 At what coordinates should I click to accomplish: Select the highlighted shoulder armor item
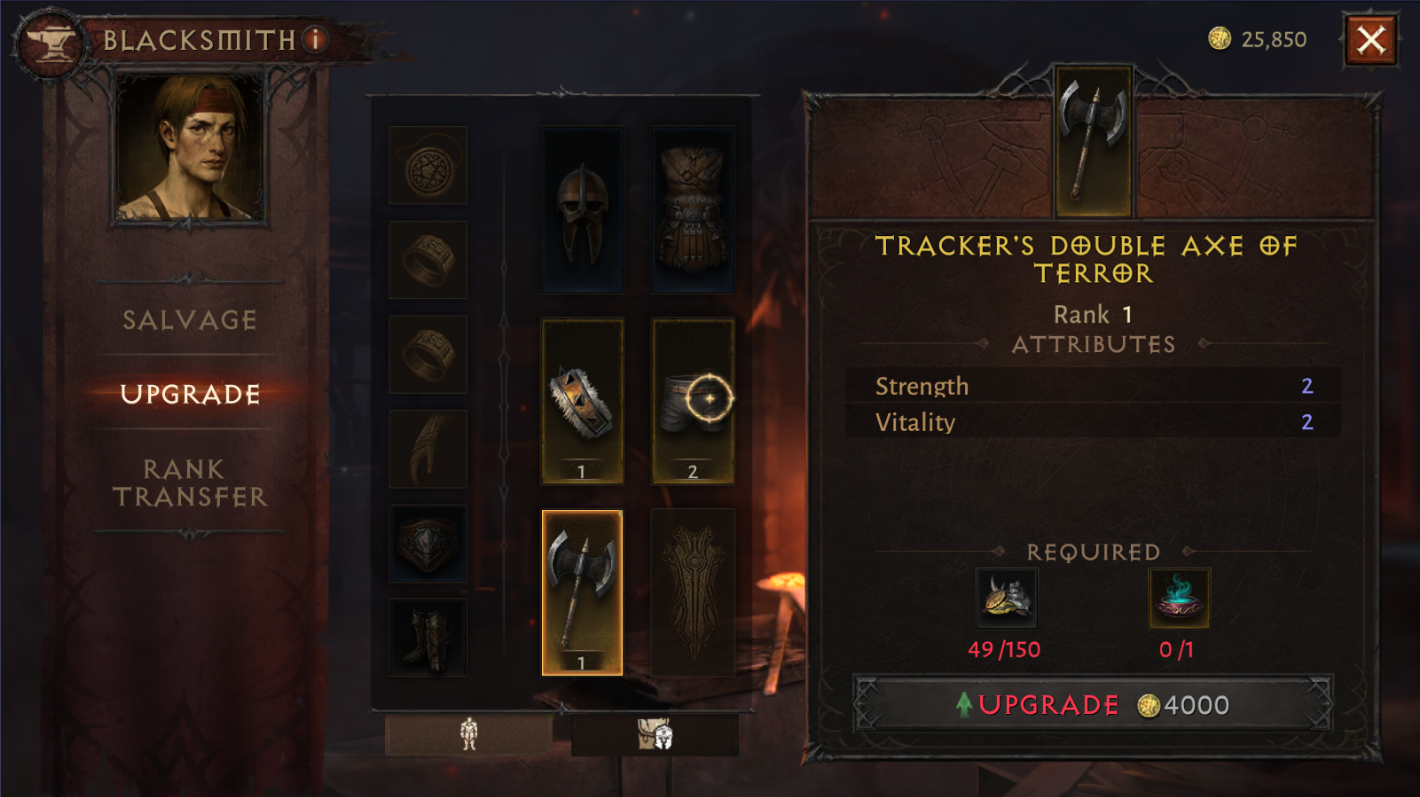click(583, 398)
